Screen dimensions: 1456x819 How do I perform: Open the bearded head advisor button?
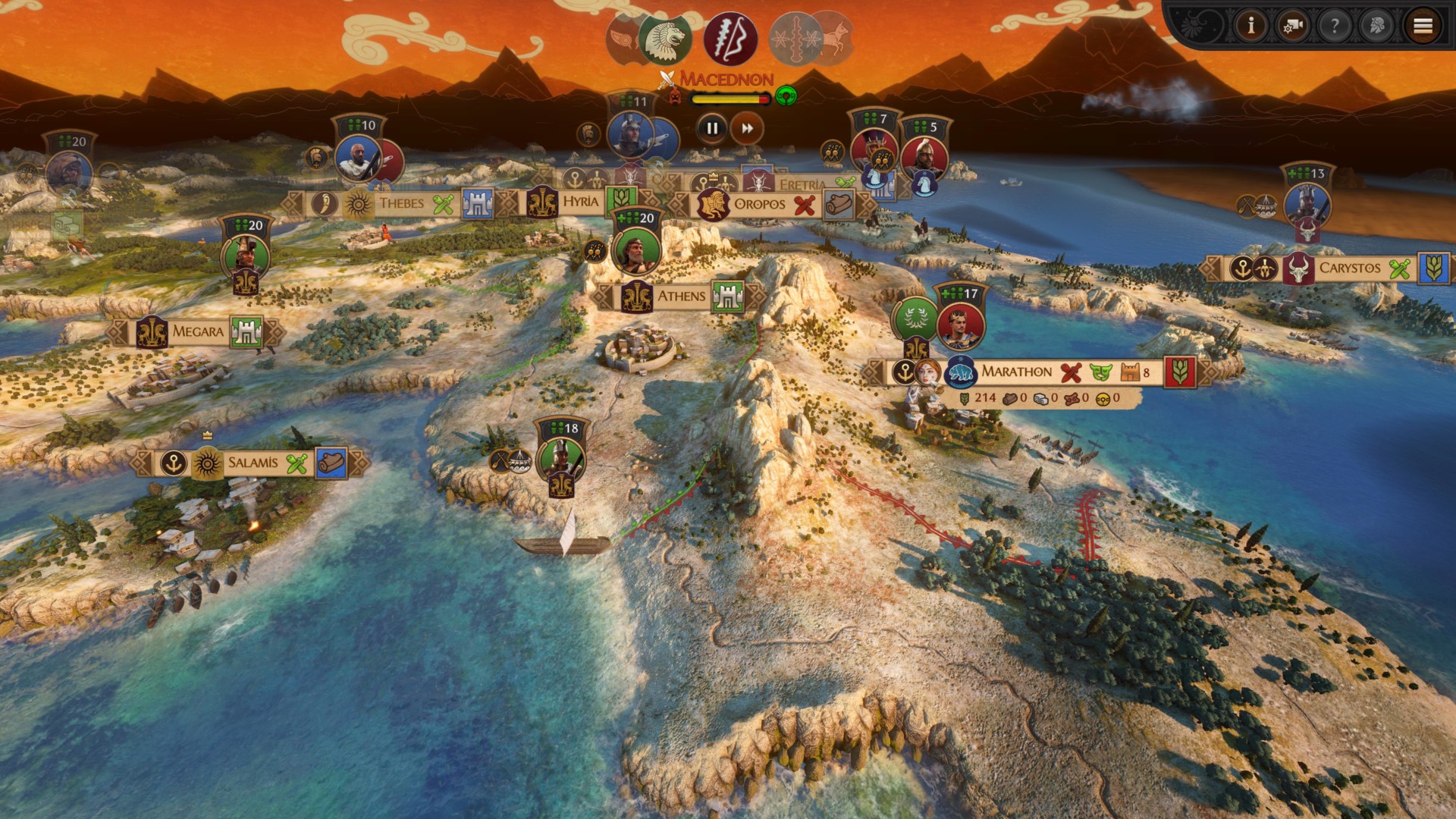[x=1376, y=27]
